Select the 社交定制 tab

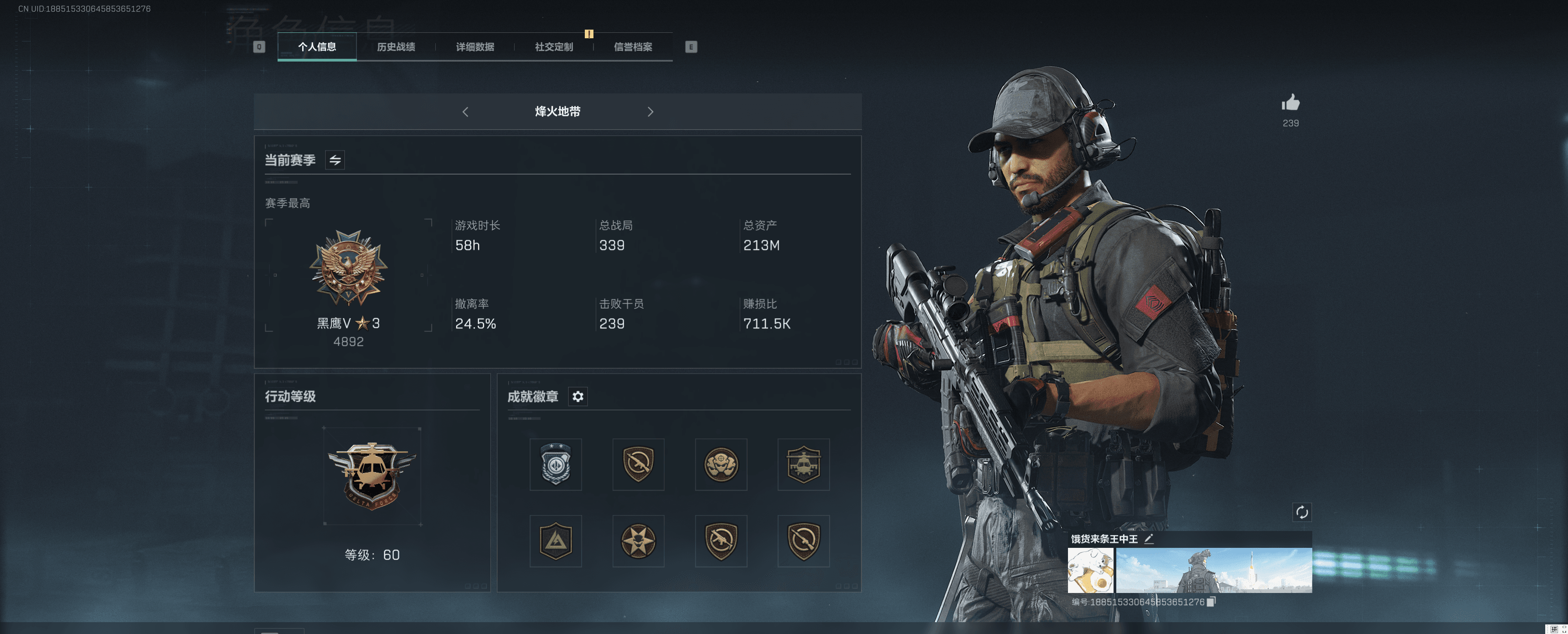click(554, 47)
